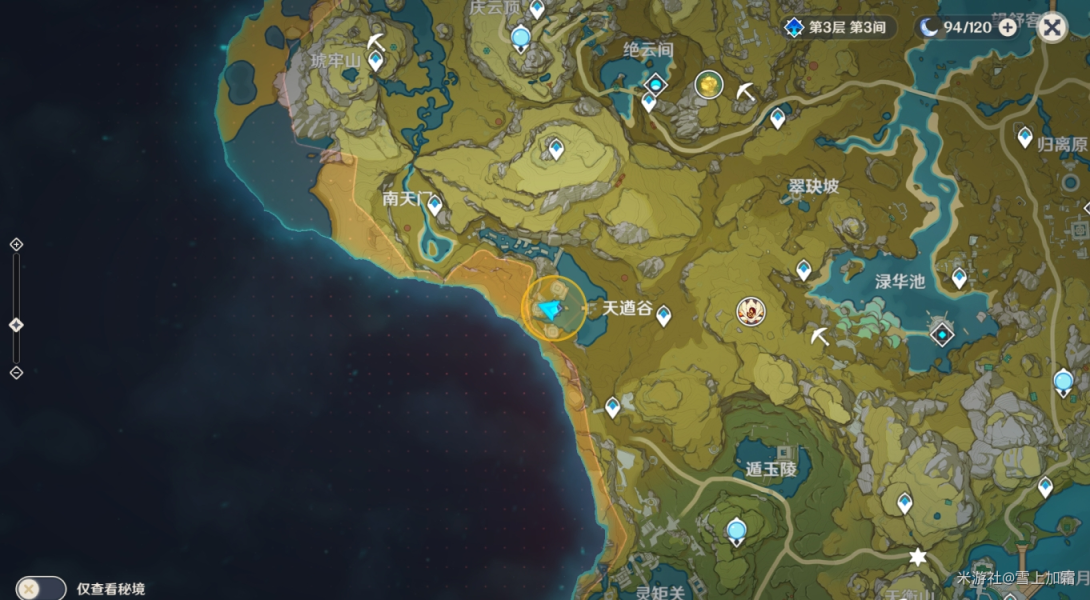Select the Statue of Seven at 庆云顶
The height and width of the screenshot is (600, 1090).
[x=520, y=39]
